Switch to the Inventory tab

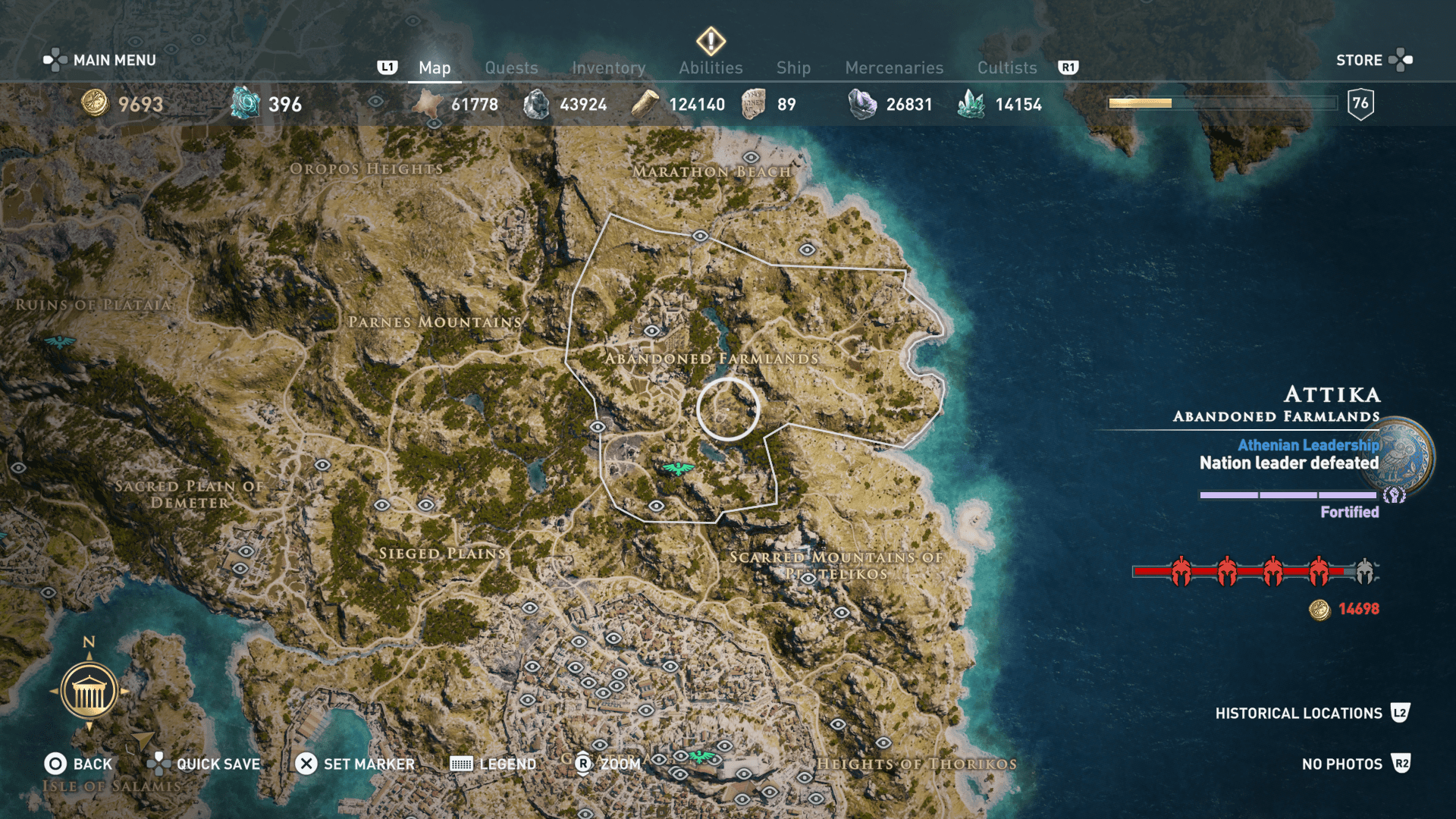point(609,67)
